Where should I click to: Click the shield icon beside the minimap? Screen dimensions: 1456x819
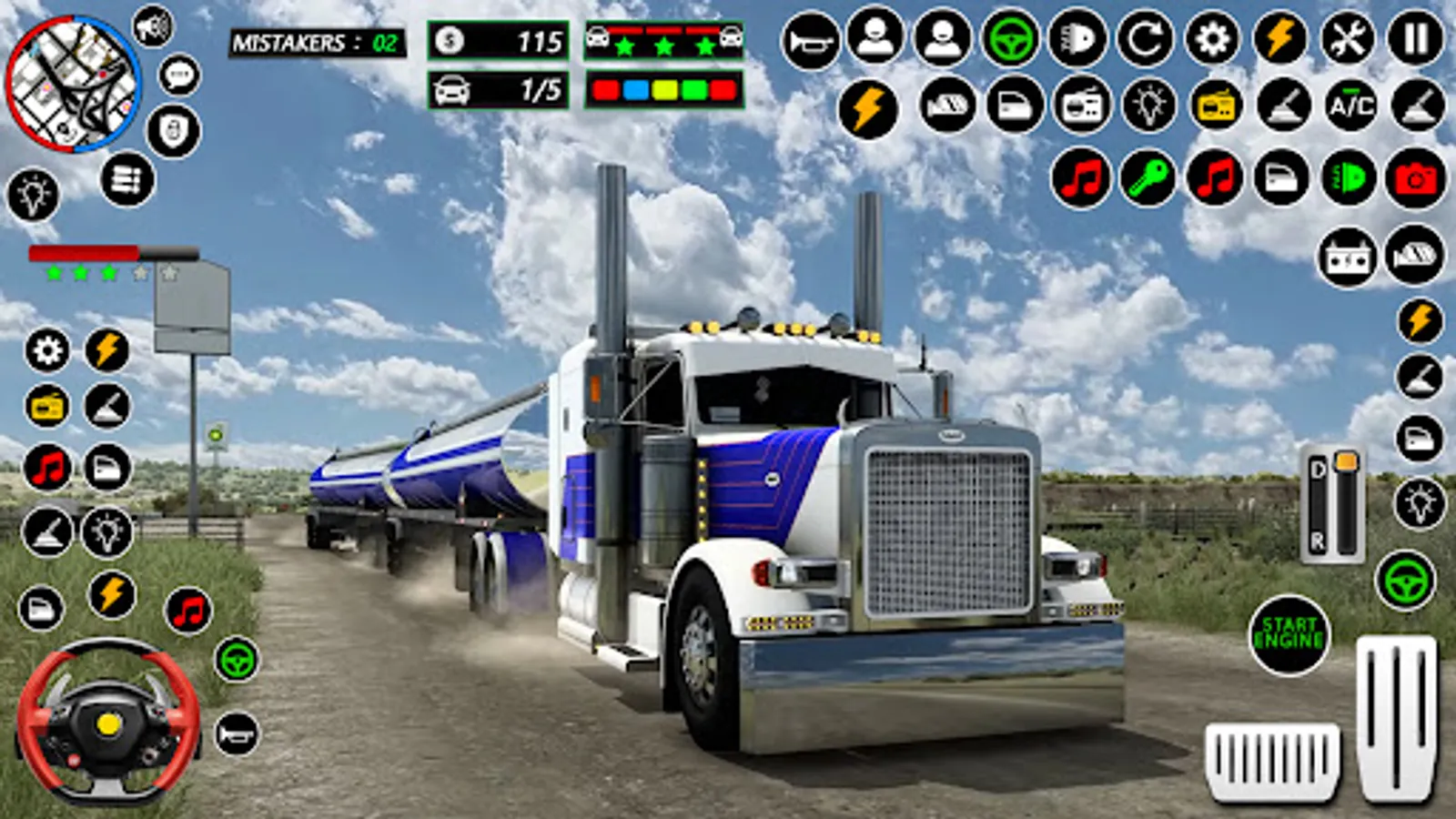click(x=173, y=132)
